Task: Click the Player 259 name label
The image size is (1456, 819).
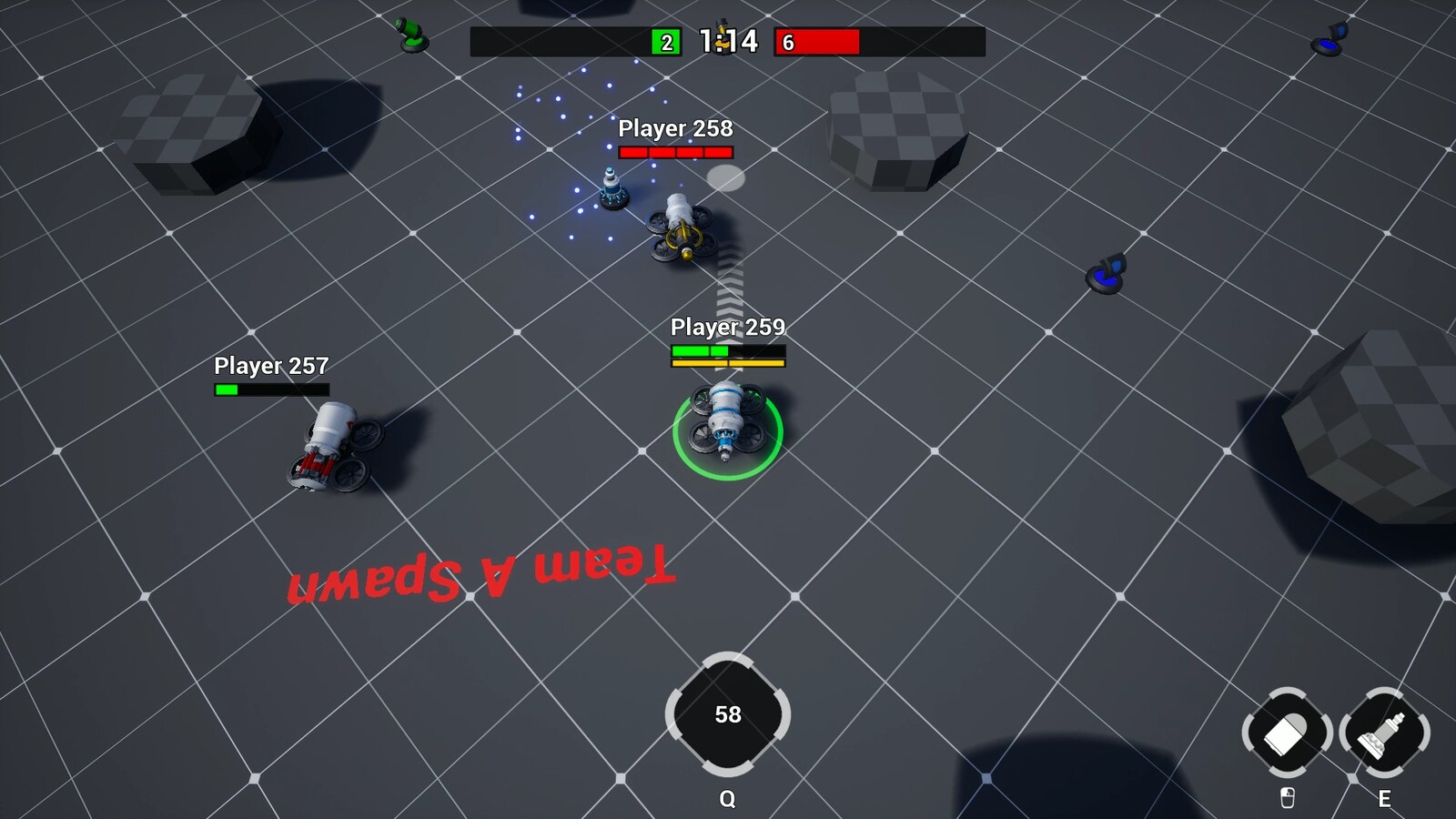Action: [728, 326]
